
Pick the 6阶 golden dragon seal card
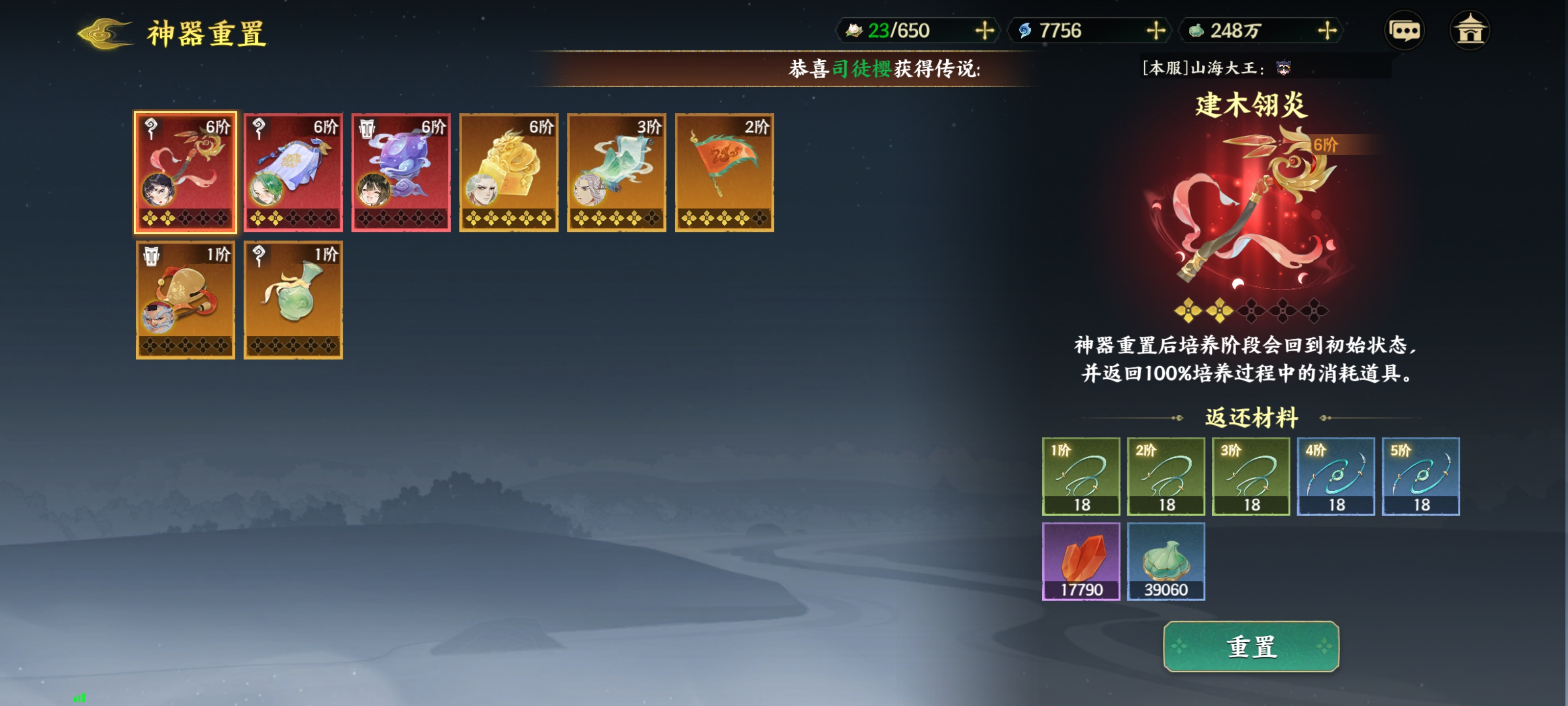click(508, 172)
